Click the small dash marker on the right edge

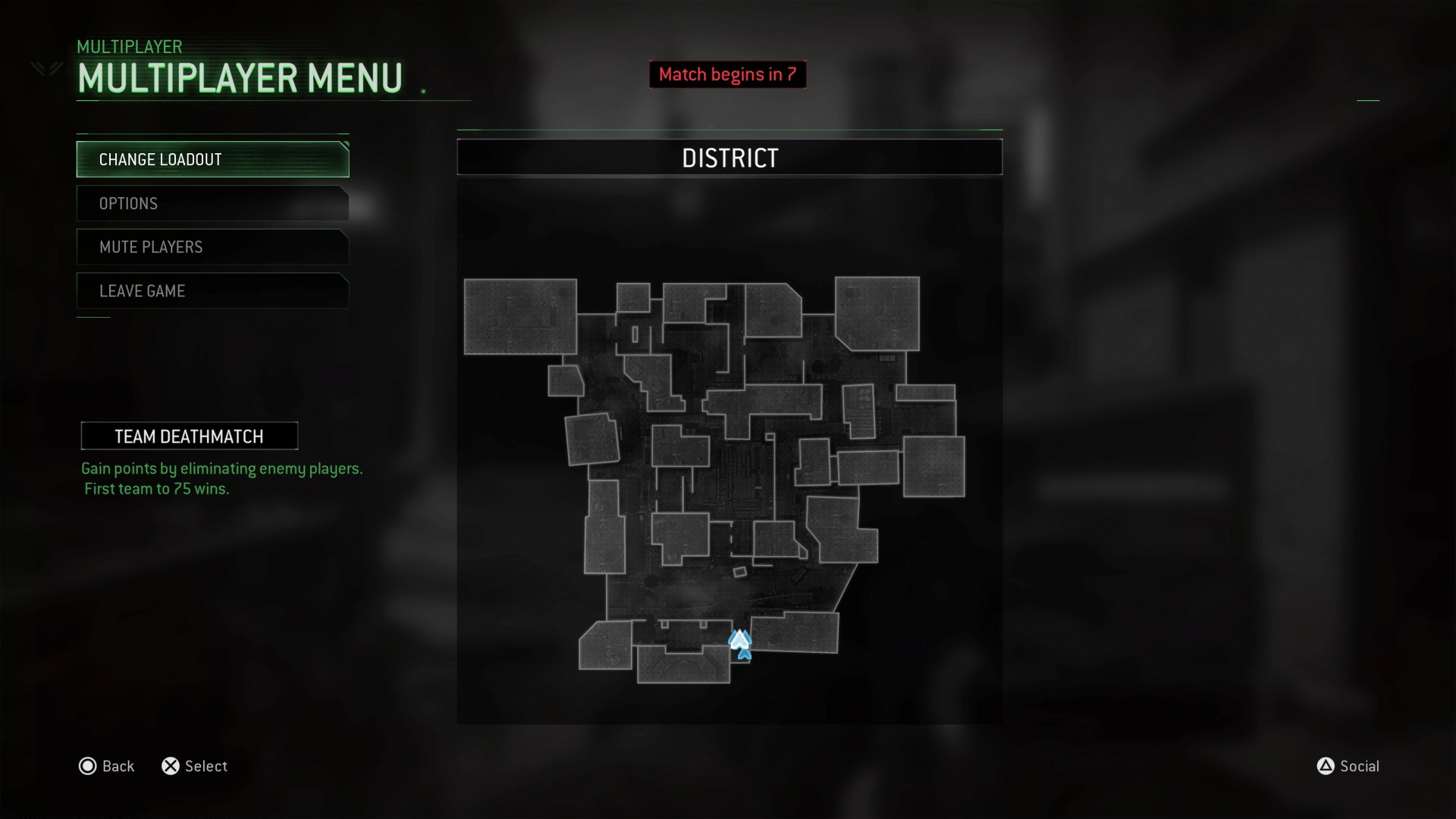click(x=1369, y=99)
